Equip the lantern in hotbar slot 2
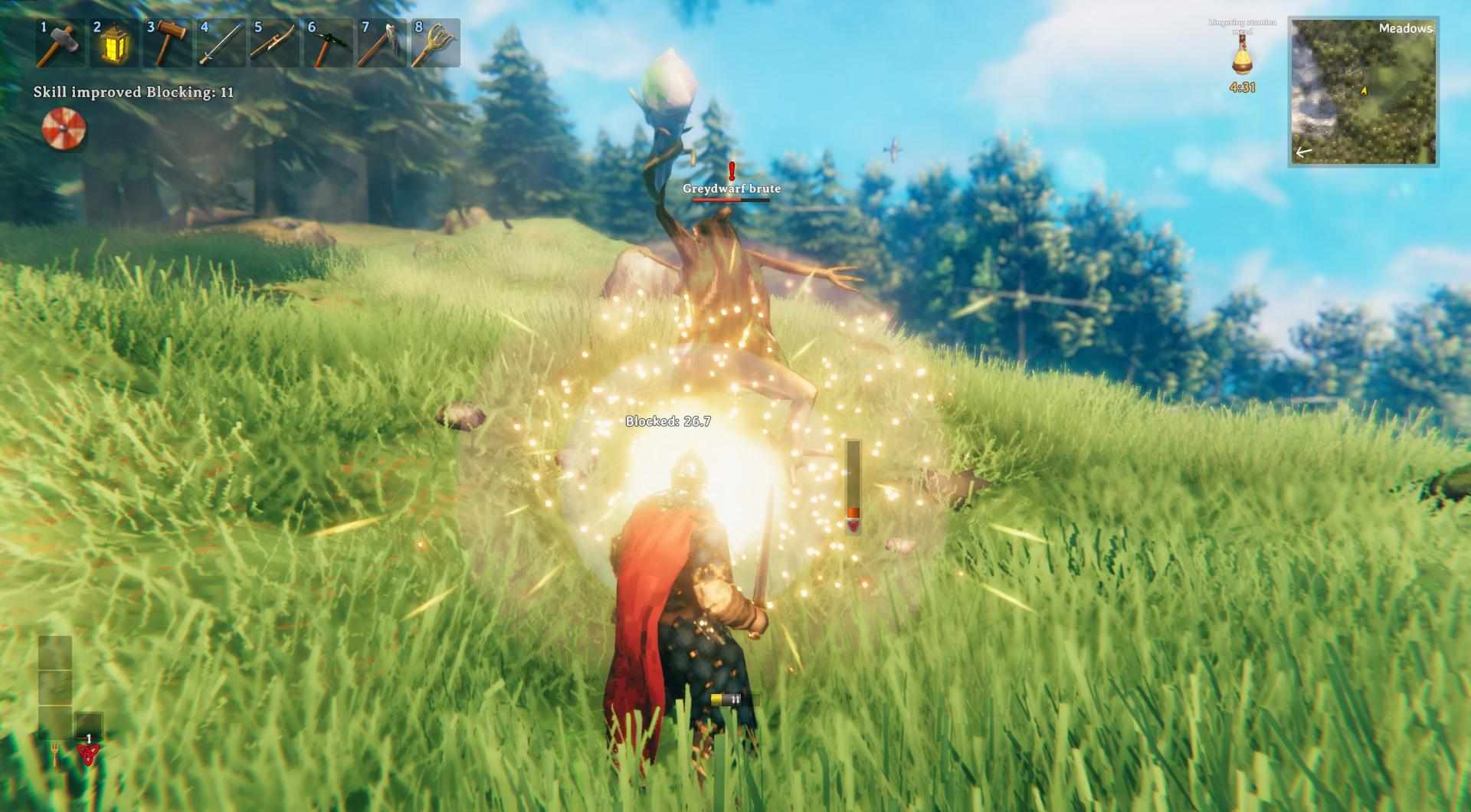This screenshot has width=1471, height=812. coord(112,44)
